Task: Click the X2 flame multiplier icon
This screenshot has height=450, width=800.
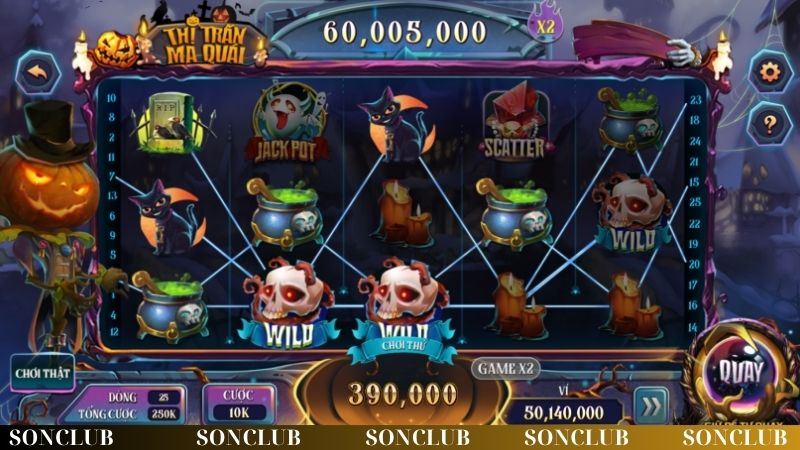Action: point(546,25)
